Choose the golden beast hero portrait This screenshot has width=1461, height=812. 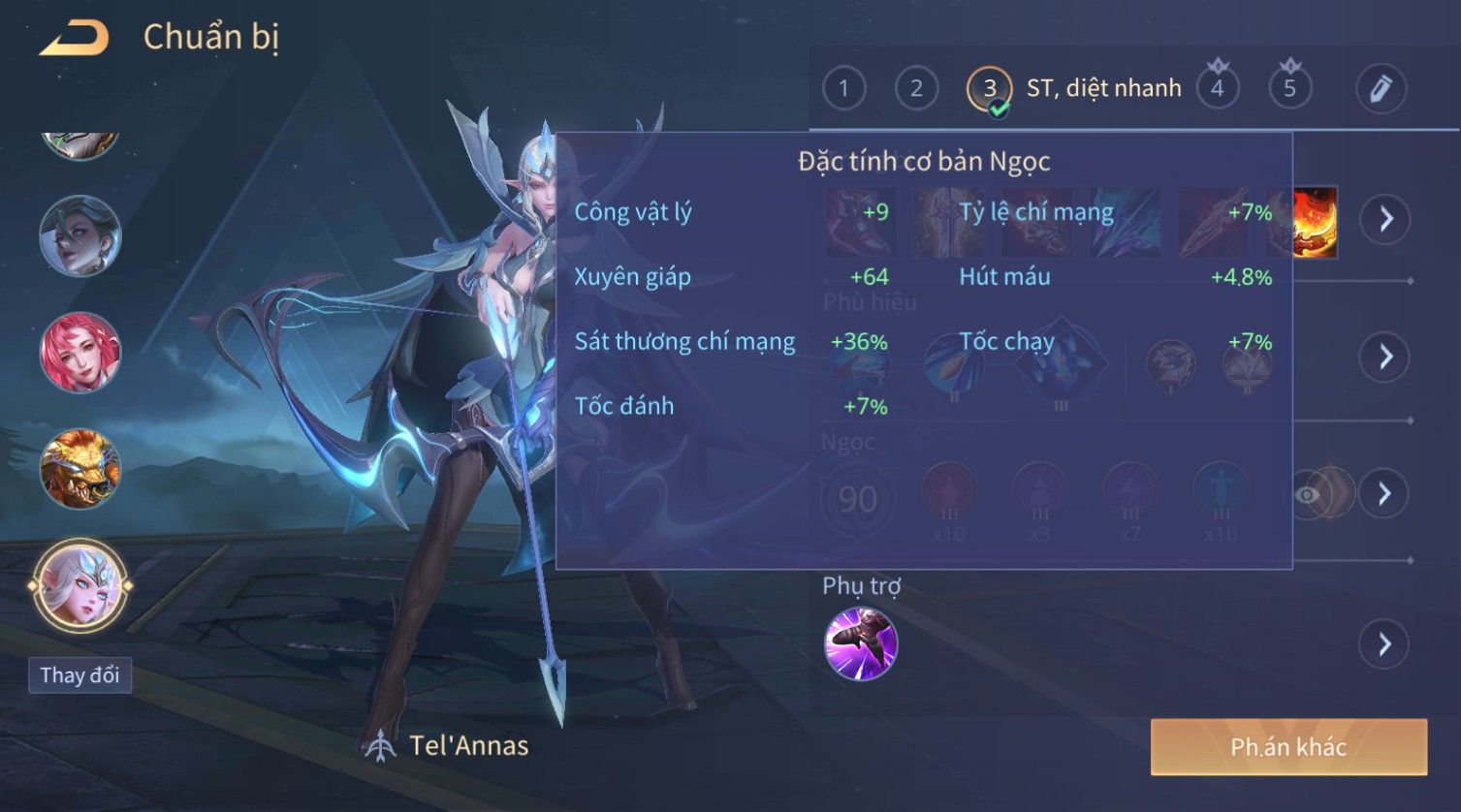80,469
